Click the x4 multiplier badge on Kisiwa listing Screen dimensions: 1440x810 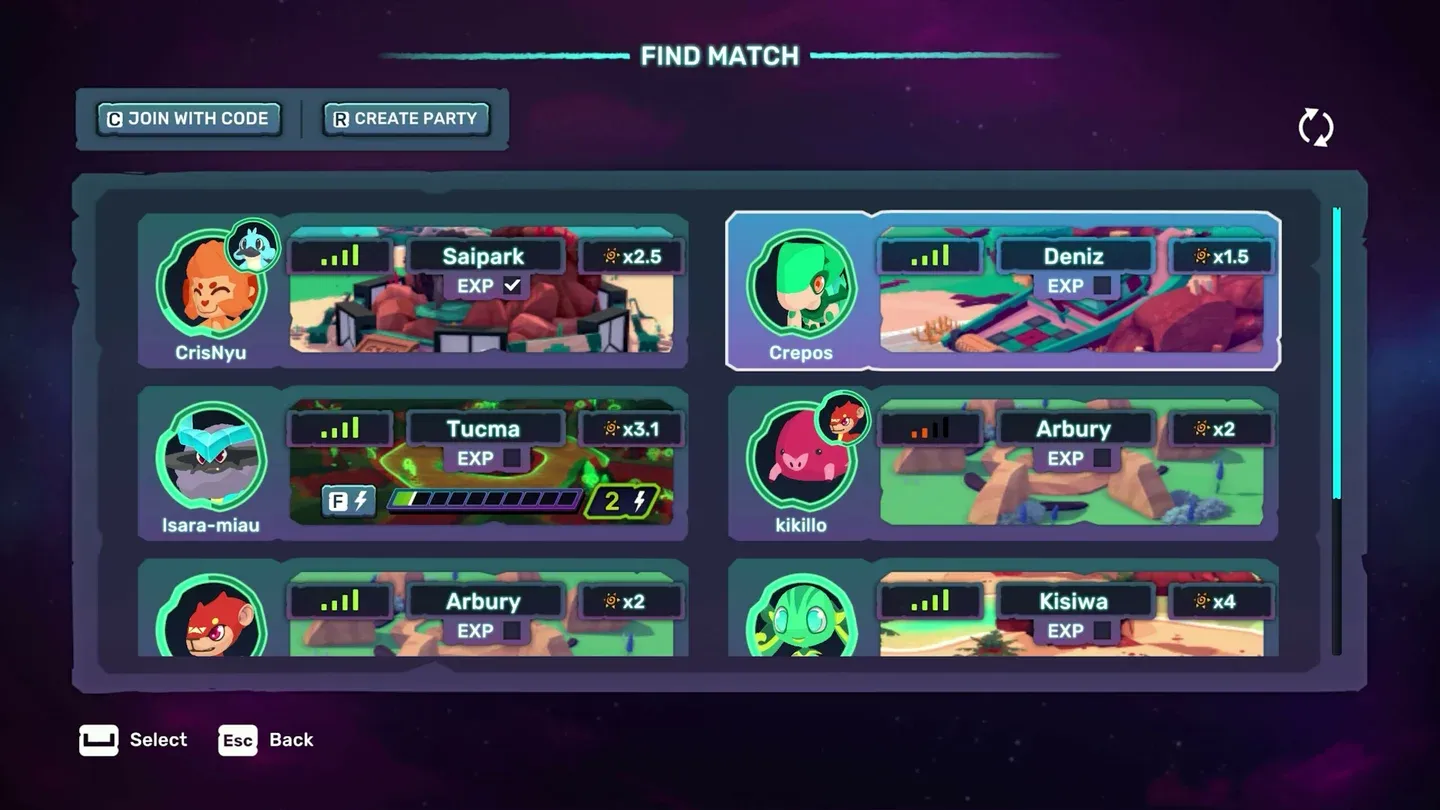1221,601
